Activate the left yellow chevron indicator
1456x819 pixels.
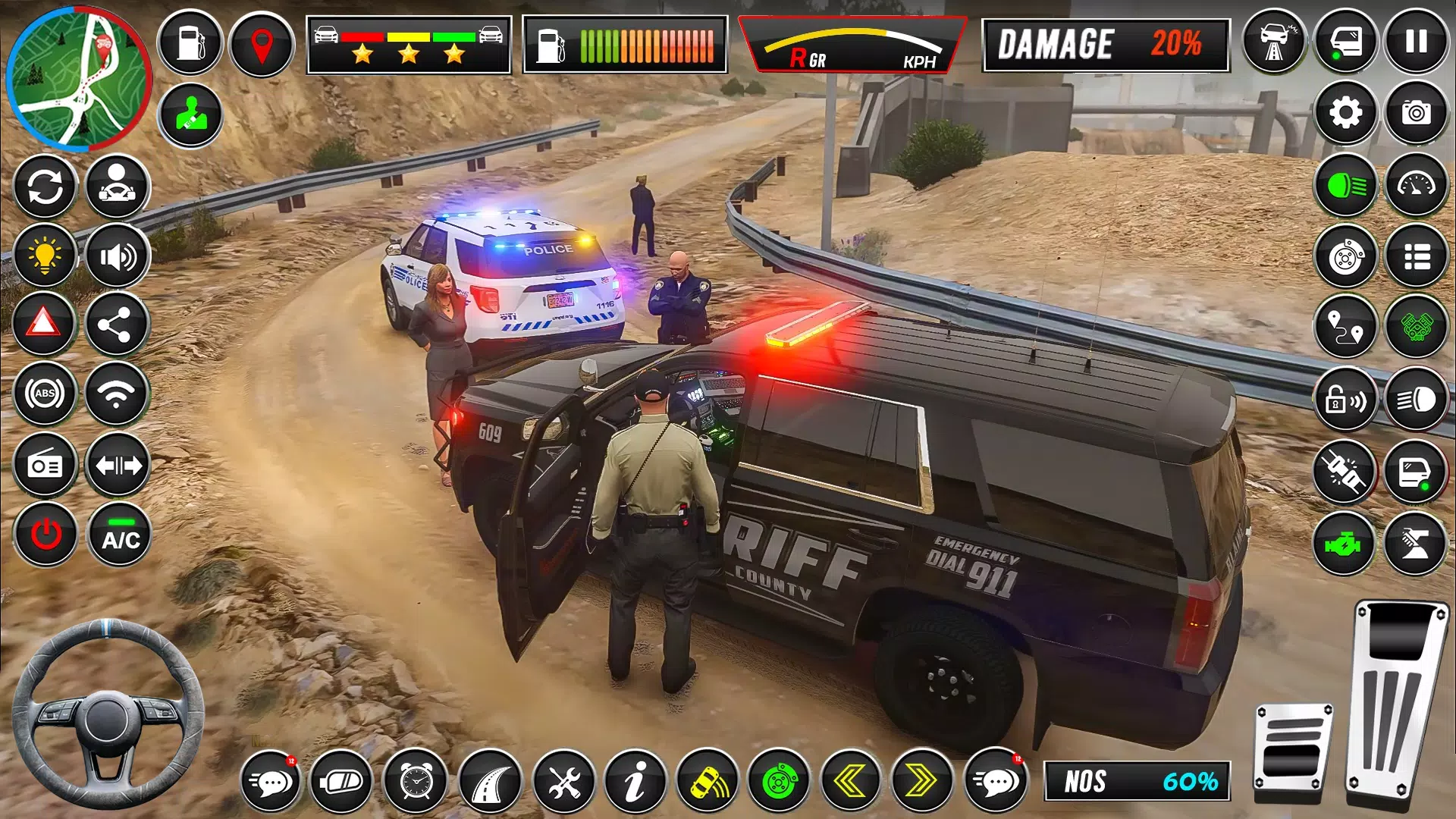851,781
